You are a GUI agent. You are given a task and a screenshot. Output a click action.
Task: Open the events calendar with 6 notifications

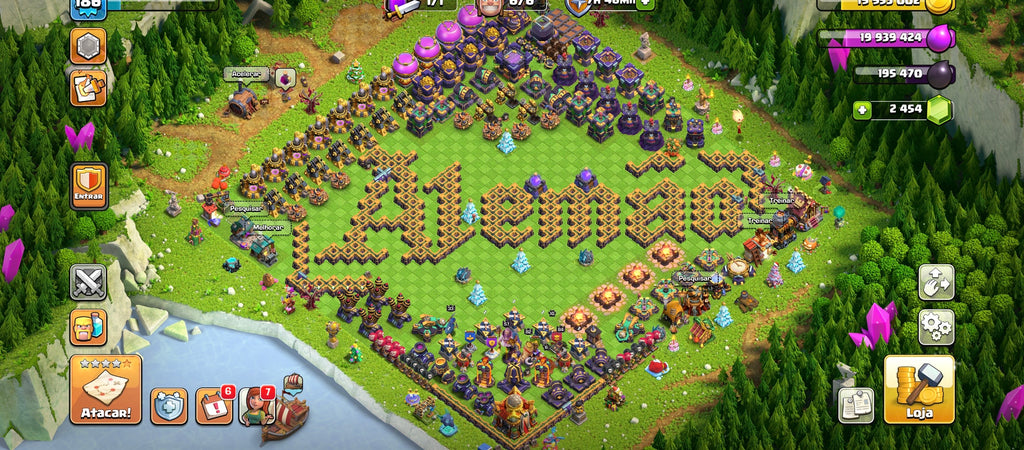point(213,405)
